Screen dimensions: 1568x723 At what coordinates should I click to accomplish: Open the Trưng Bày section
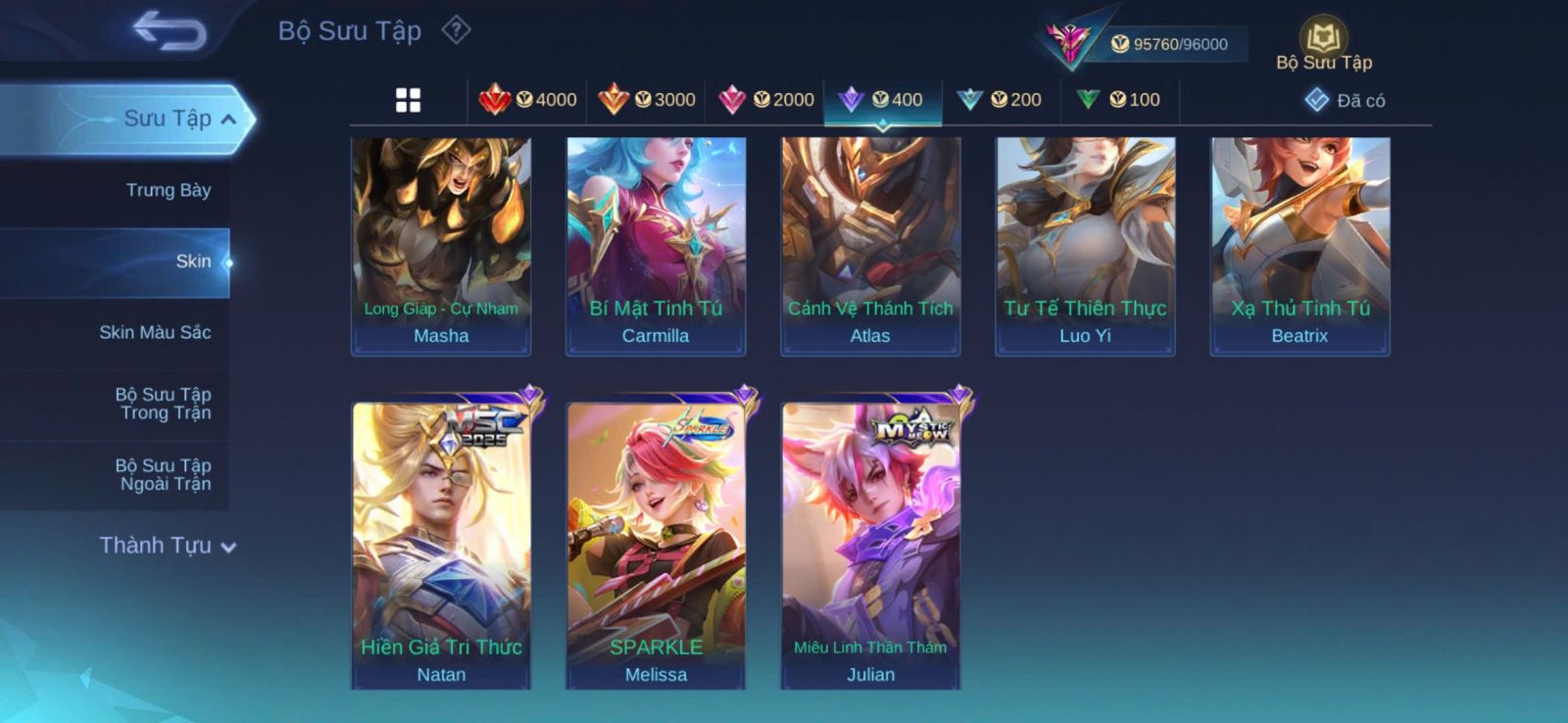(x=168, y=190)
